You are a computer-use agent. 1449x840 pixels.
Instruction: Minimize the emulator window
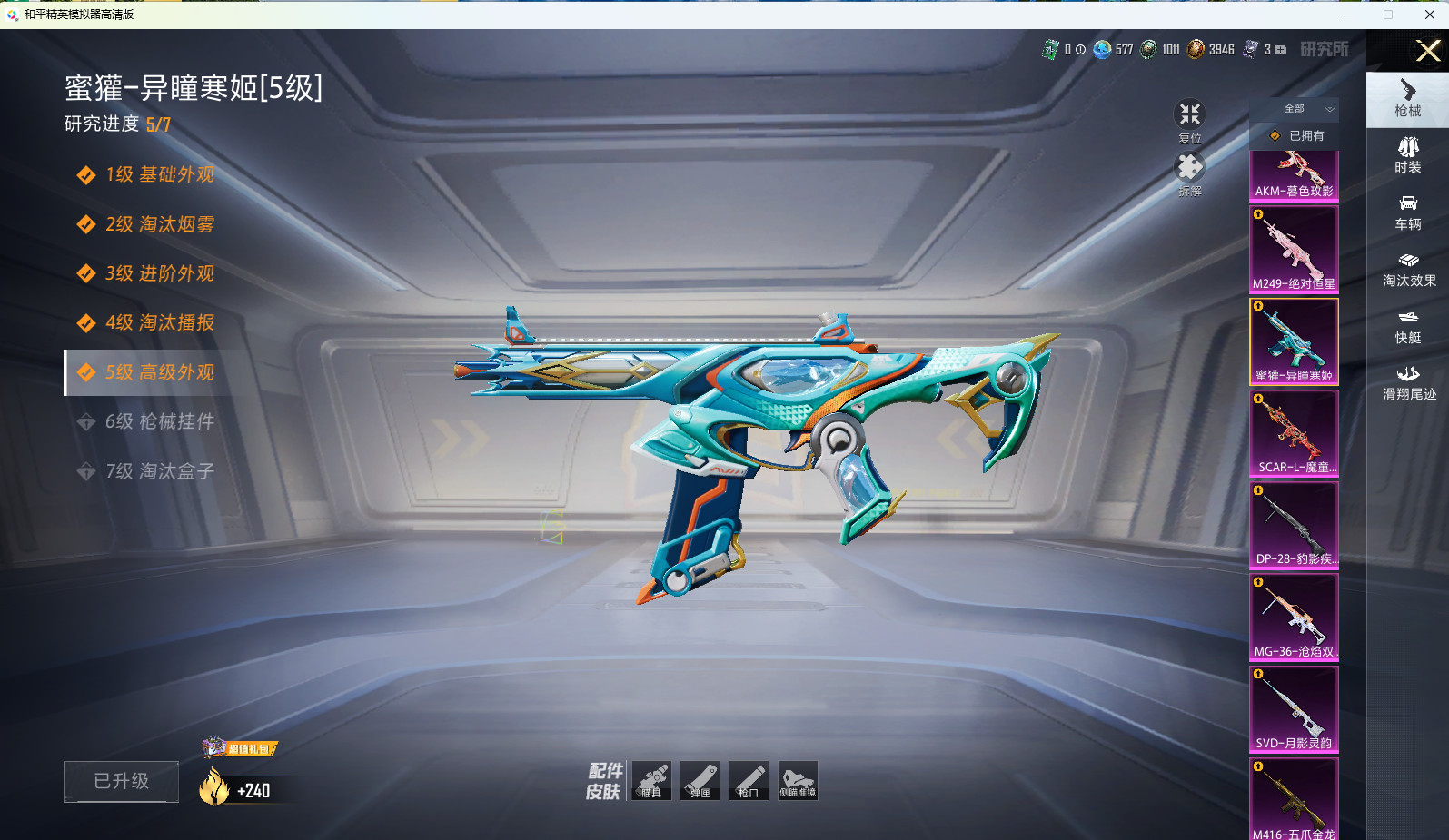click(x=1347, y=15)
